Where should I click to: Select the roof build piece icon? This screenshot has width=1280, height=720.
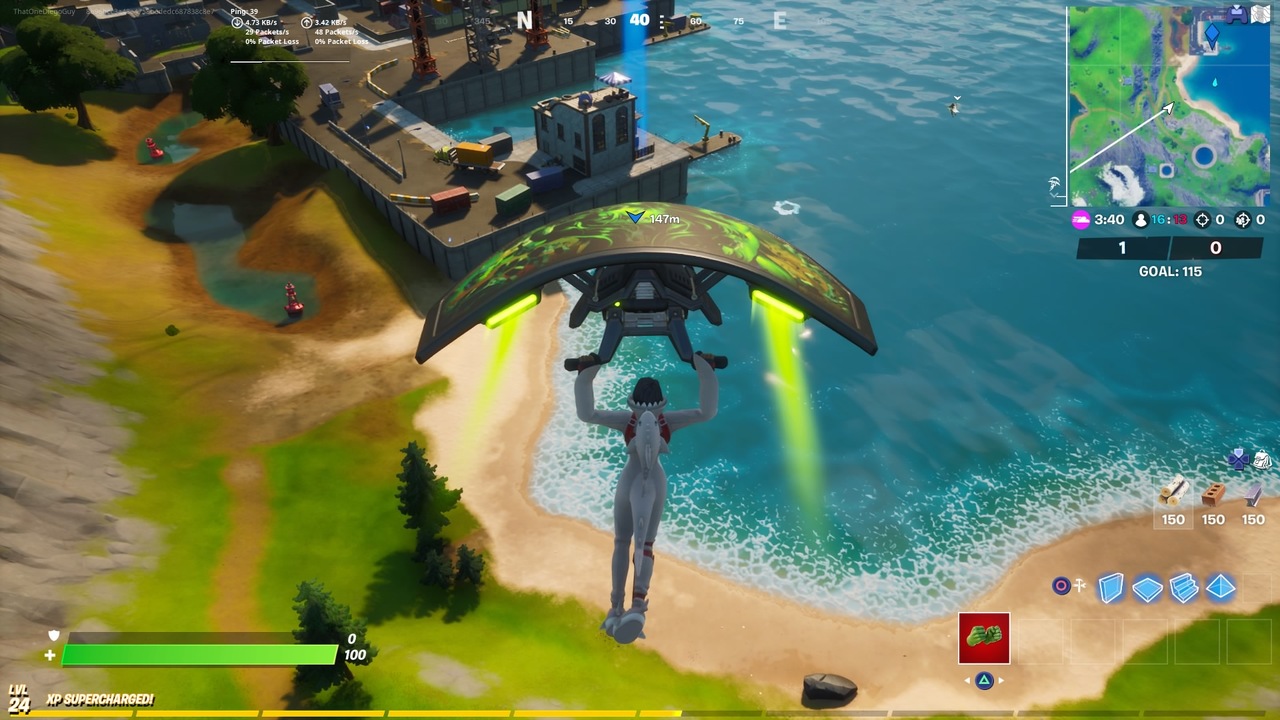pos(1220,587)
